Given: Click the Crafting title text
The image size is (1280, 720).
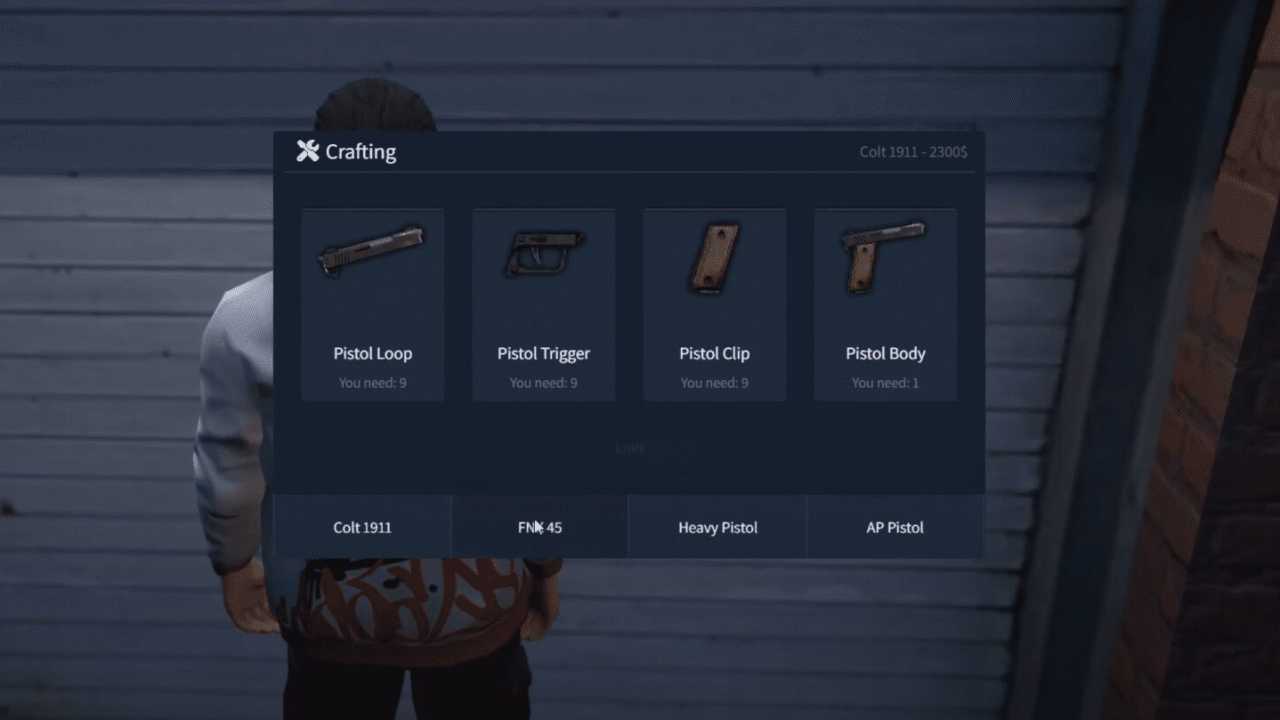Looking at the screenshot, I should tap(360, 151).
